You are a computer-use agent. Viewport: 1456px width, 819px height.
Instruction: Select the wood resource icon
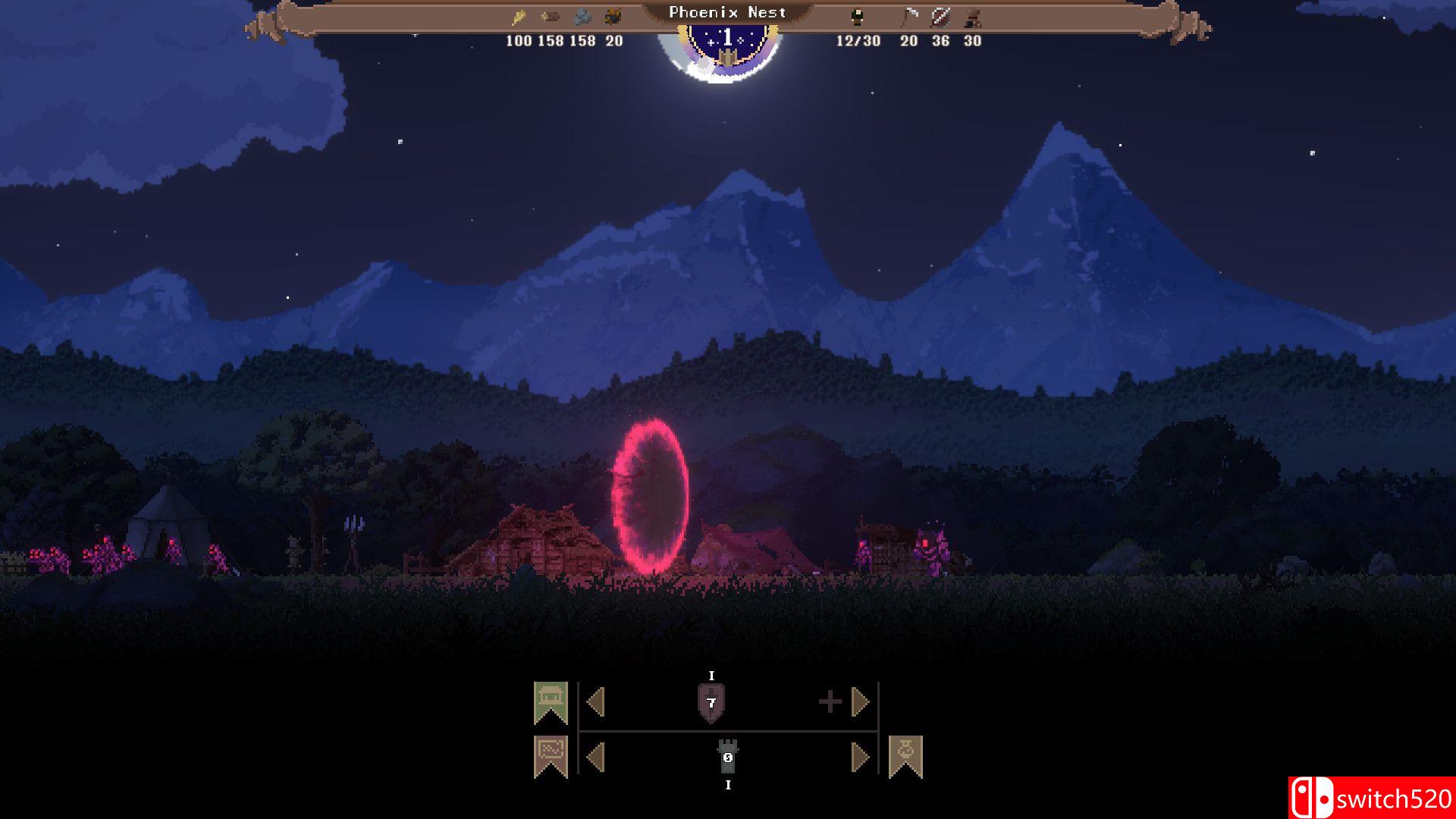tap(551, 17)
